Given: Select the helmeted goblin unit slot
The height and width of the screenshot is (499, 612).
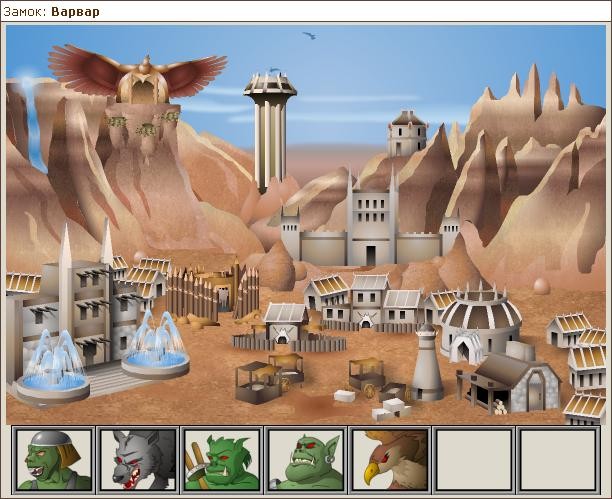Looking at the screenshot, I should [x=53, y=459].
